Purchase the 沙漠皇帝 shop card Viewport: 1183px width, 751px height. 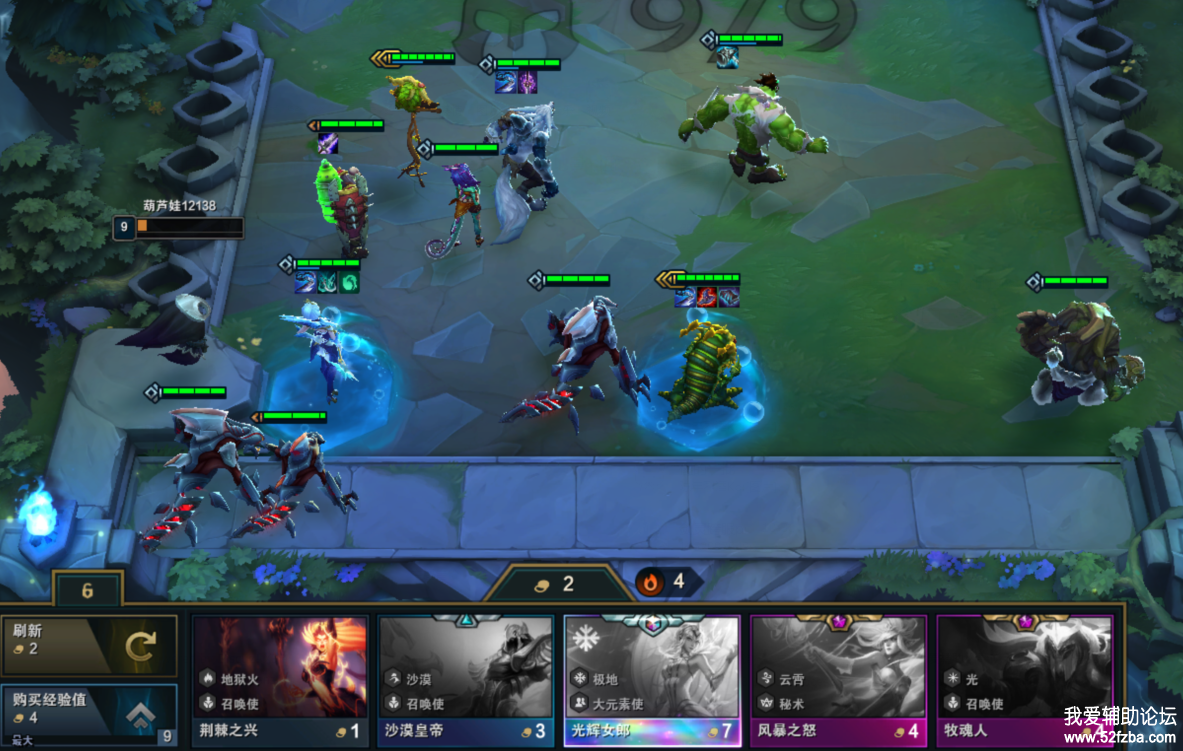point(466,680)
